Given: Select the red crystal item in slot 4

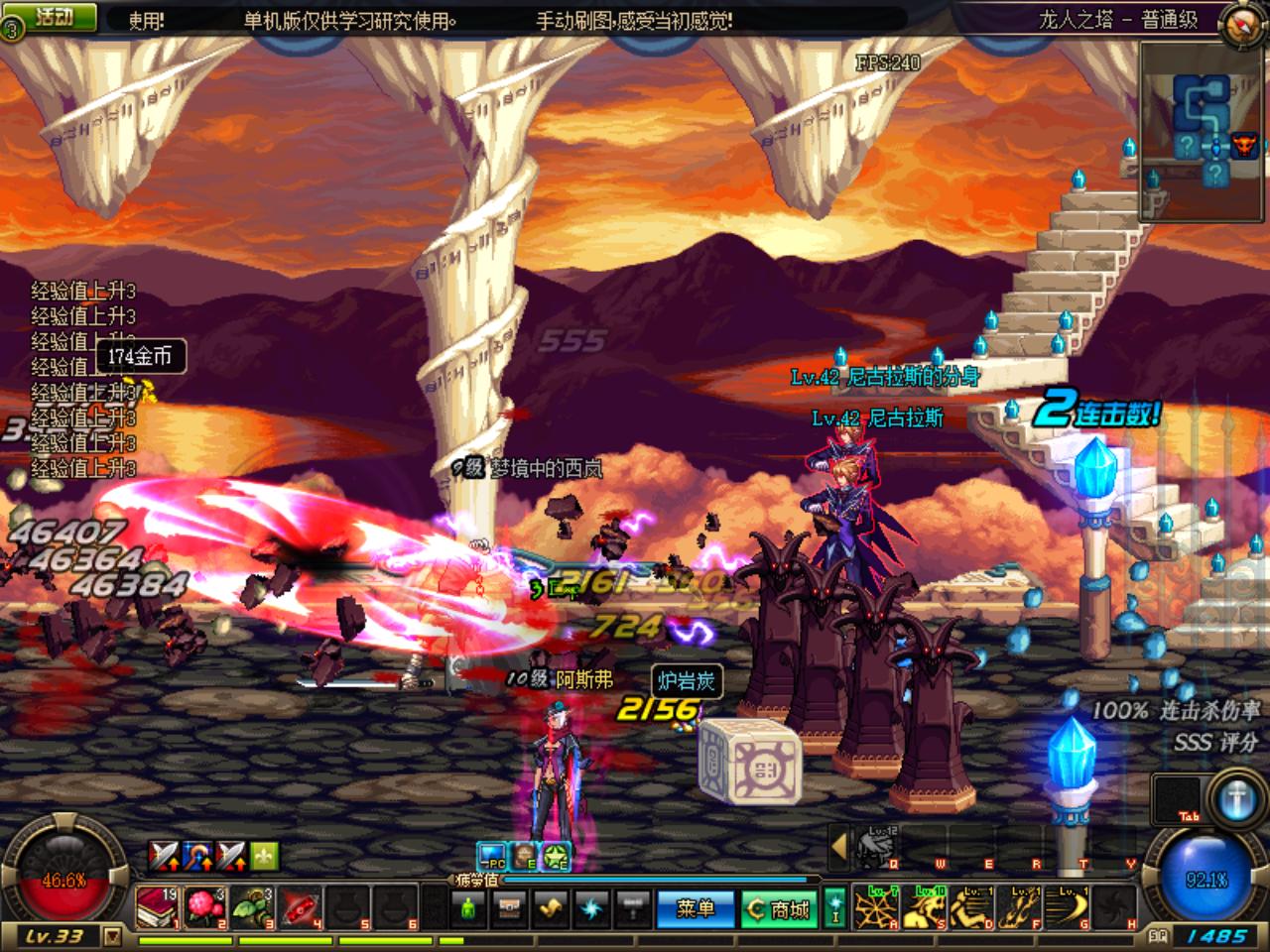Looking at the screenshot, I should click(299, 906).
